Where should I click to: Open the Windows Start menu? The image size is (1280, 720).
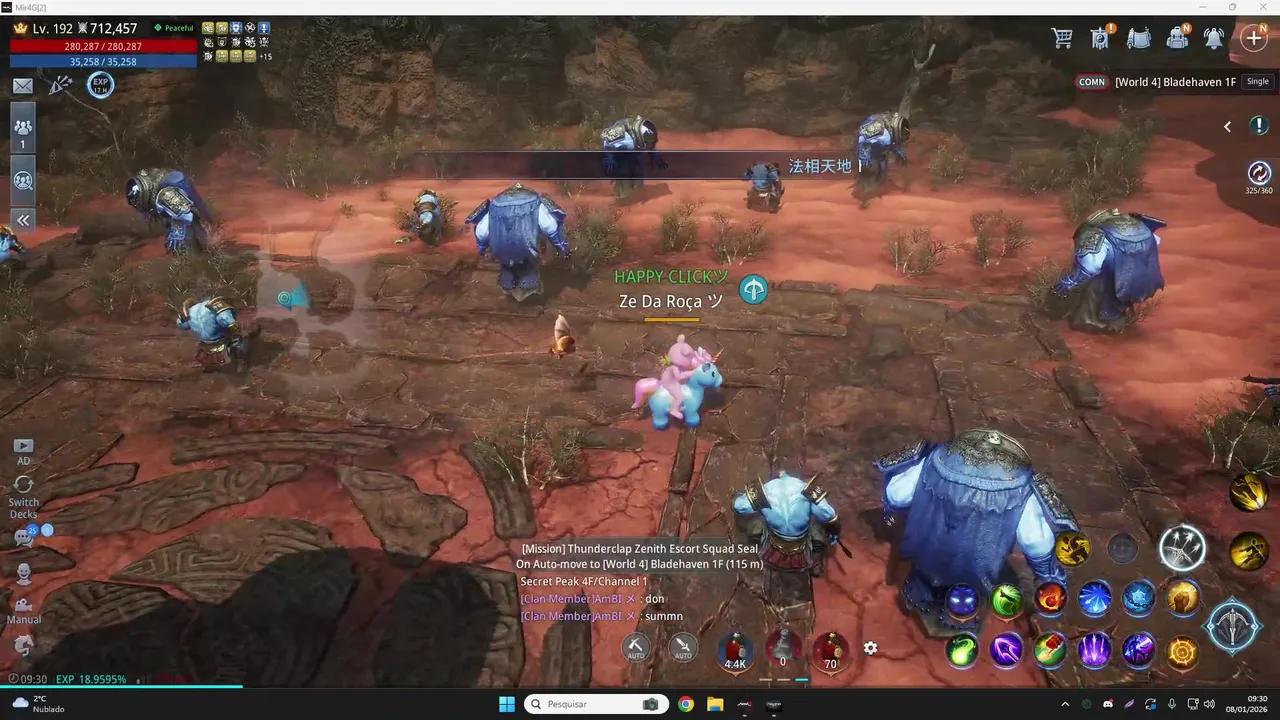click(x=507, y=704)
